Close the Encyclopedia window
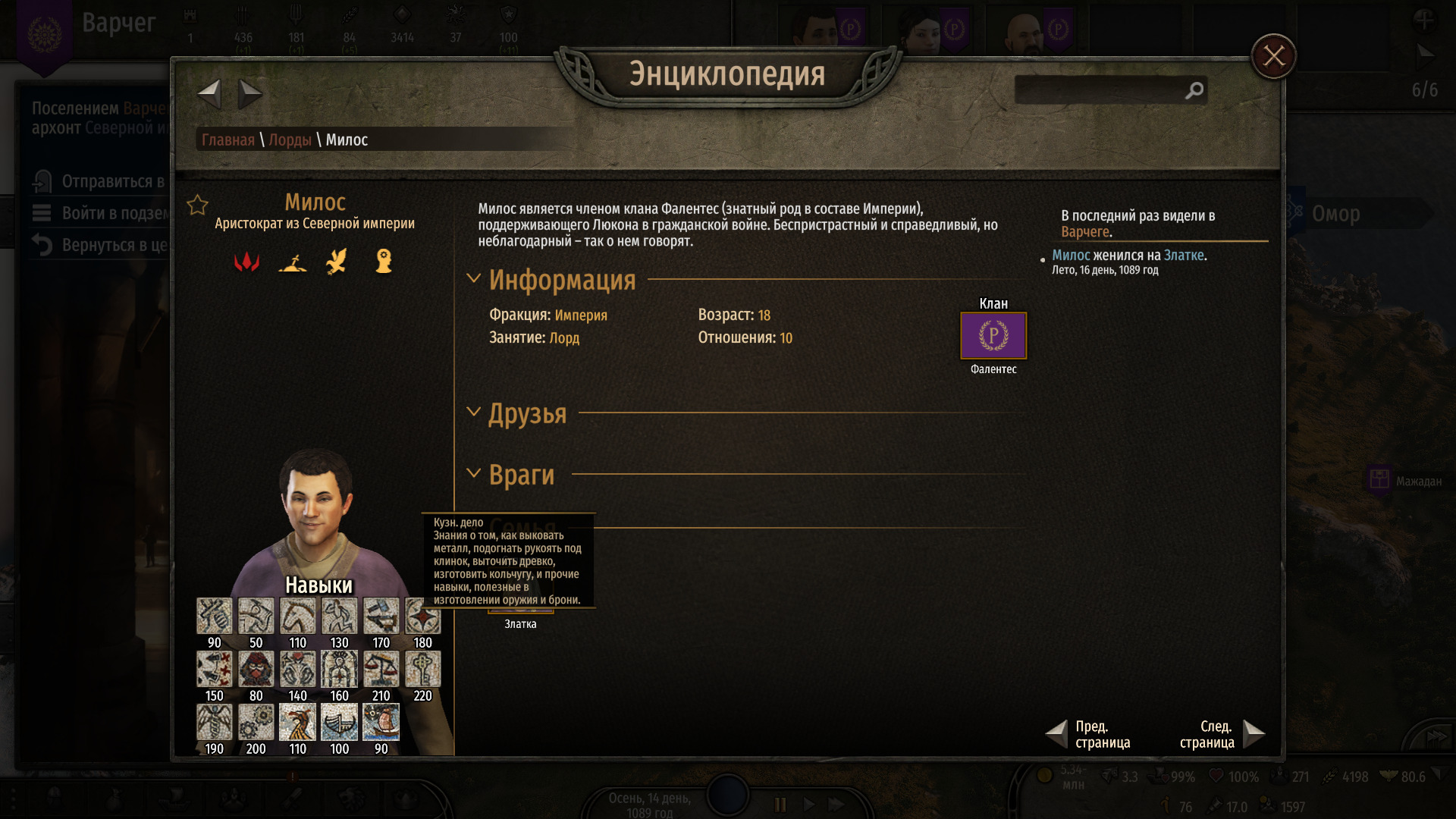 pyautogui.click(x=1273, y=56)
